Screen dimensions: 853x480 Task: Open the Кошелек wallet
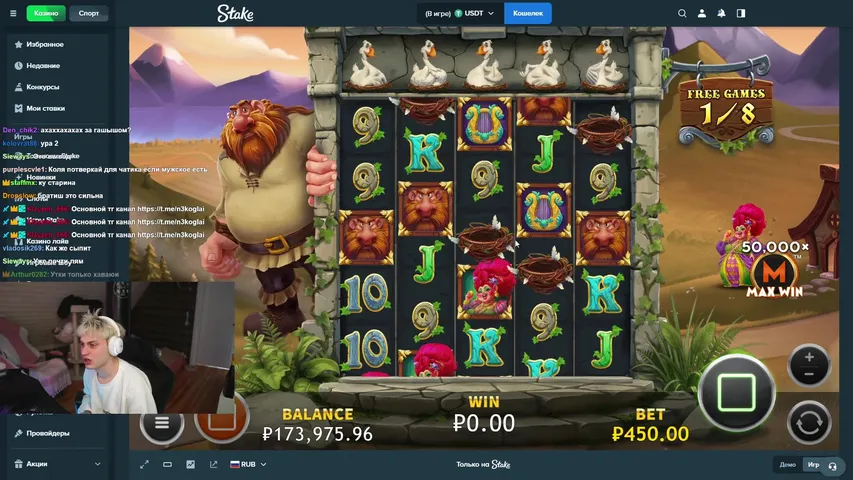coord(528,13)
